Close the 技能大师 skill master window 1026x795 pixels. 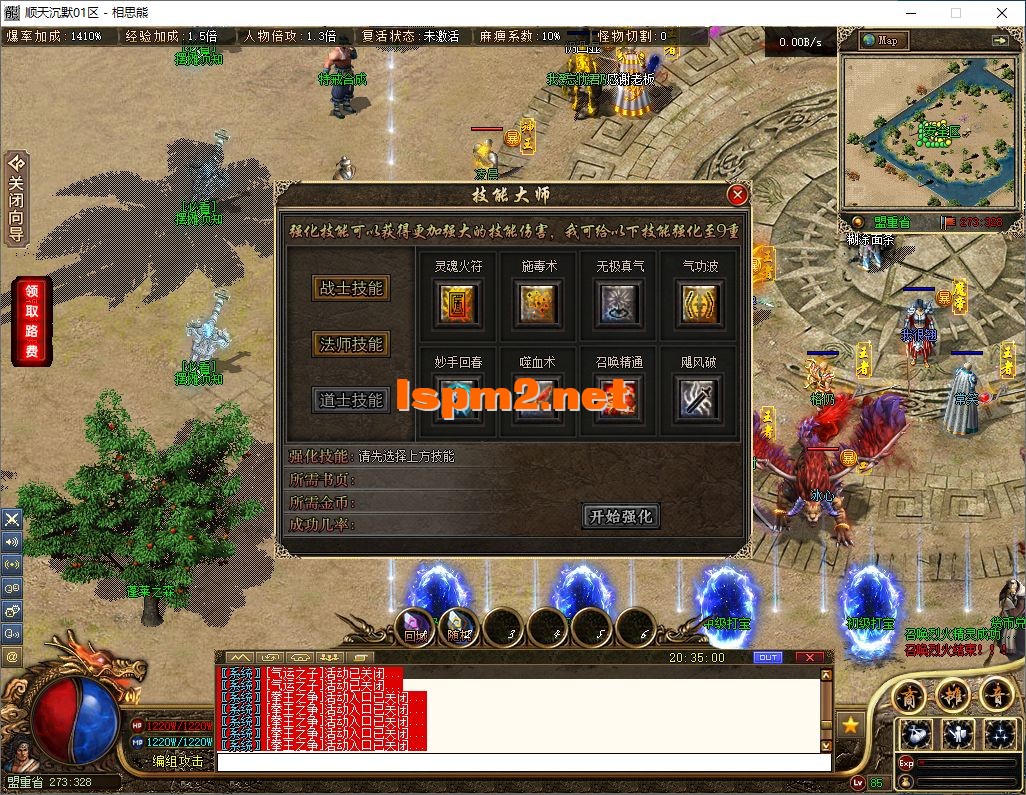tap(738, 195)
